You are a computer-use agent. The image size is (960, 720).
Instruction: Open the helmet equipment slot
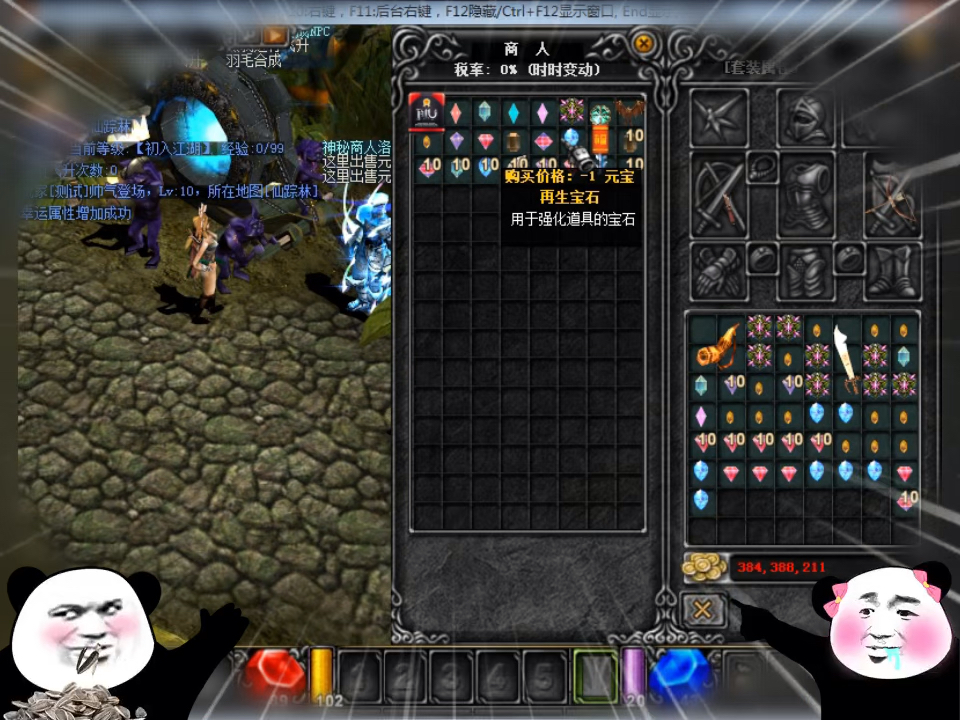805,117
